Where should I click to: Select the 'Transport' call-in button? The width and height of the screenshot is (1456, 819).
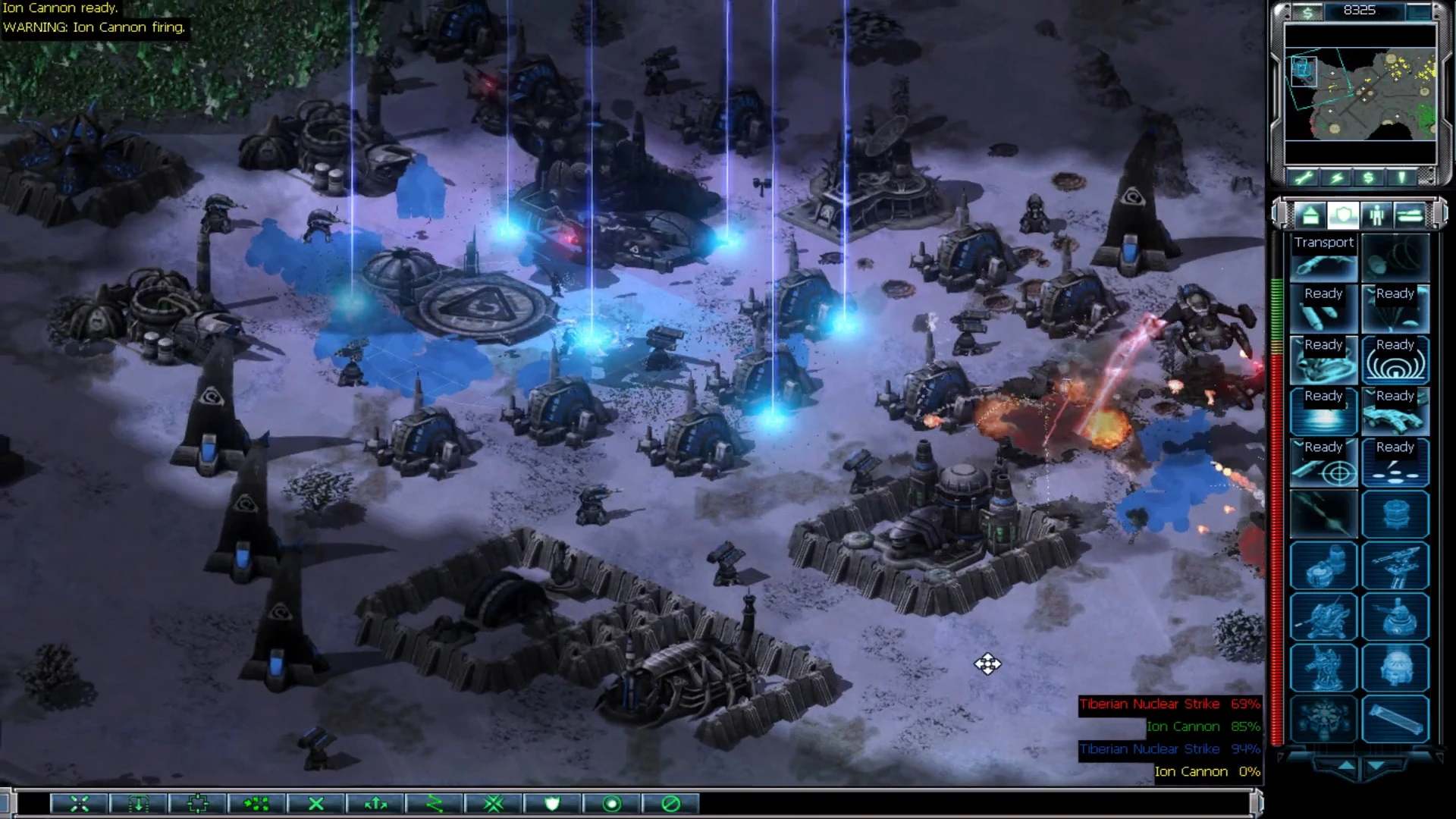click(x=1323, y=256)
